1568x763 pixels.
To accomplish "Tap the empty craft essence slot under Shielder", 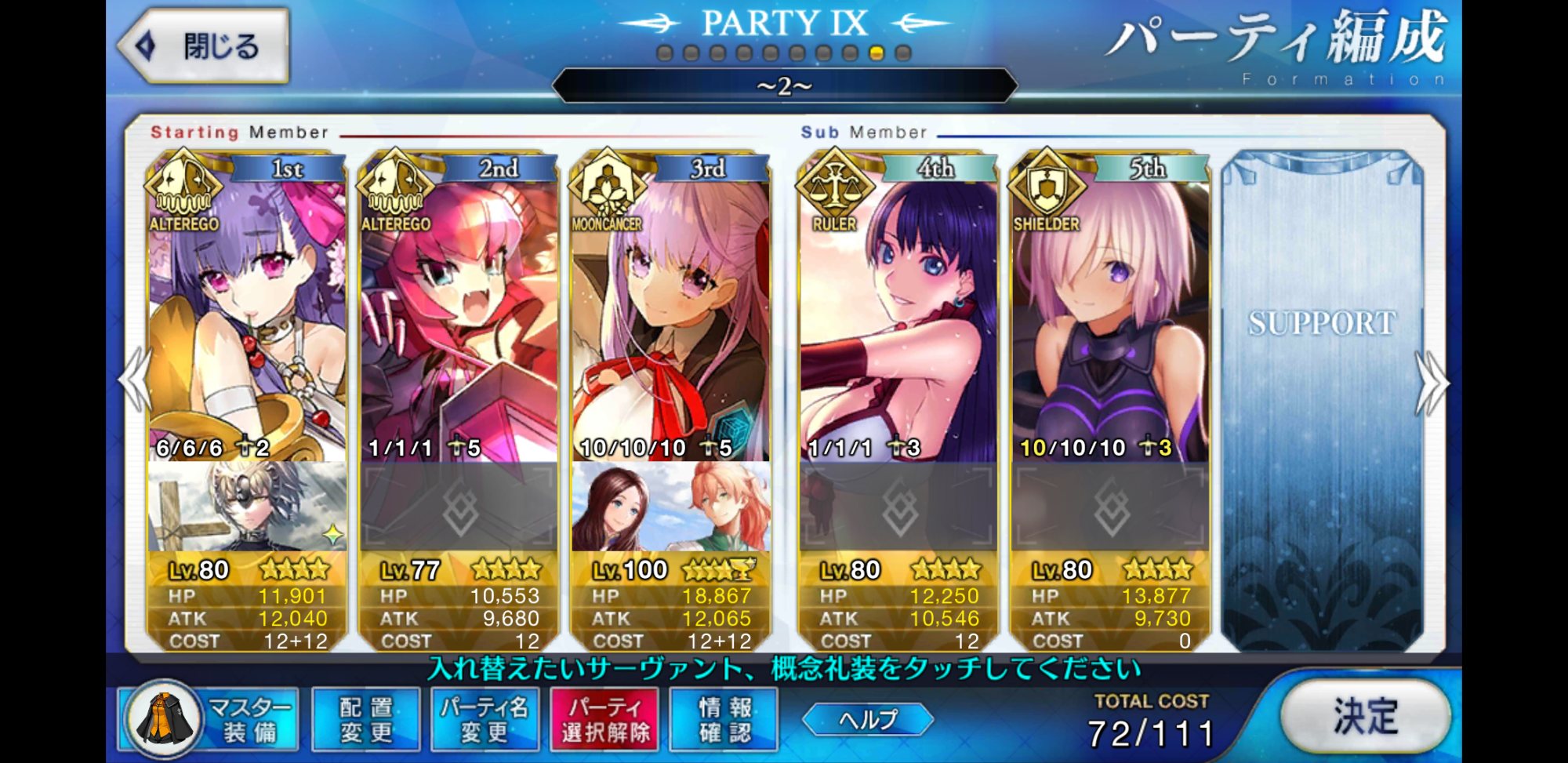I will (x=1110, y=507).
